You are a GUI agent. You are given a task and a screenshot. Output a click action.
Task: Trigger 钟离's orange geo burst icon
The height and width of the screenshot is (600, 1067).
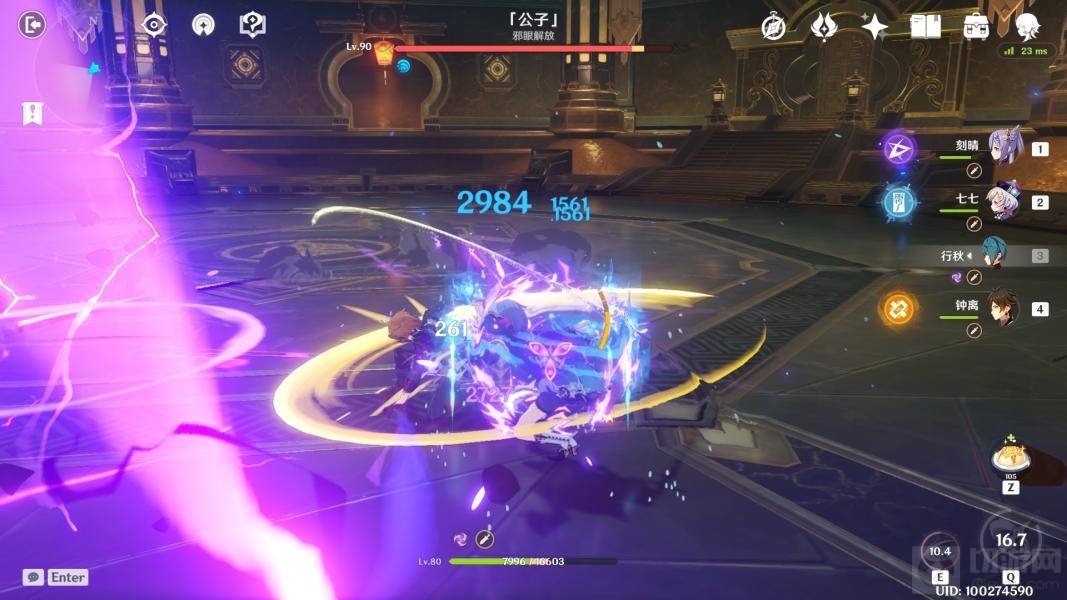click(x=898, y=309)
